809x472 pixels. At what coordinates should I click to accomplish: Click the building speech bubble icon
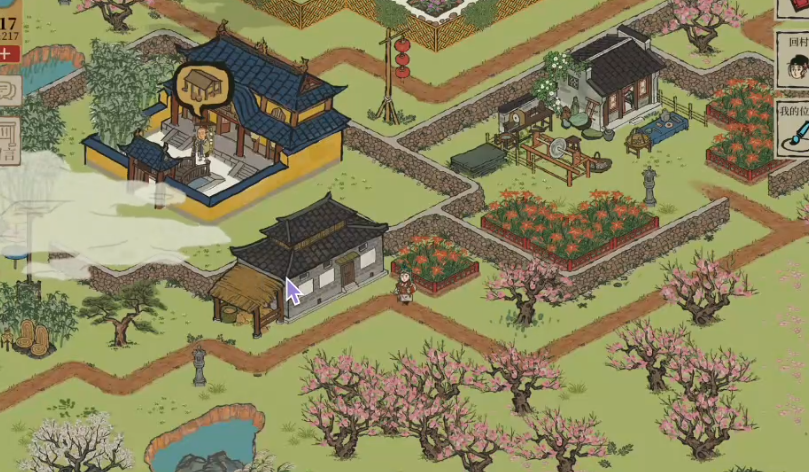click(198, 85)
